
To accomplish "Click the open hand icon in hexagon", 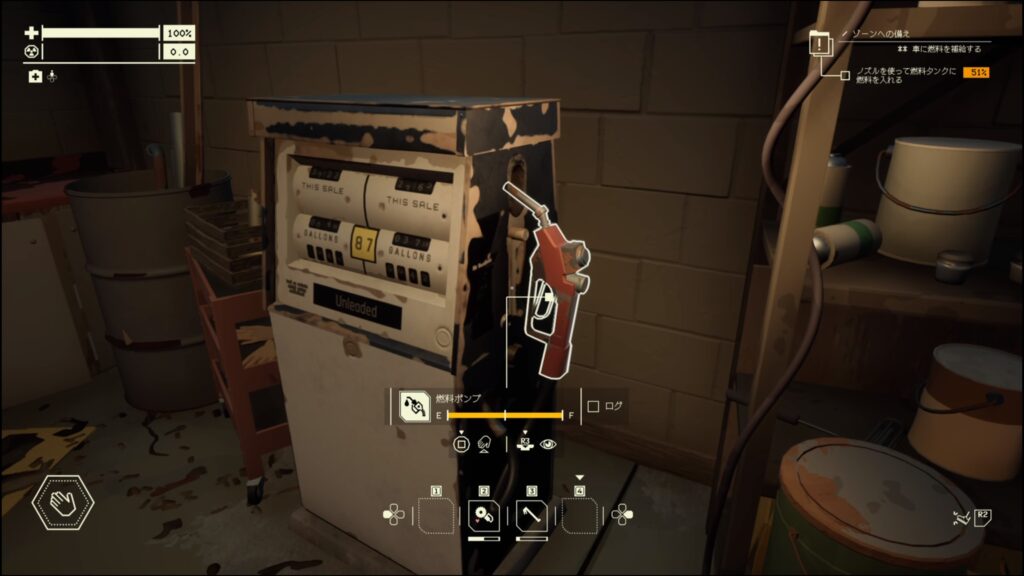I will point(64,502).
